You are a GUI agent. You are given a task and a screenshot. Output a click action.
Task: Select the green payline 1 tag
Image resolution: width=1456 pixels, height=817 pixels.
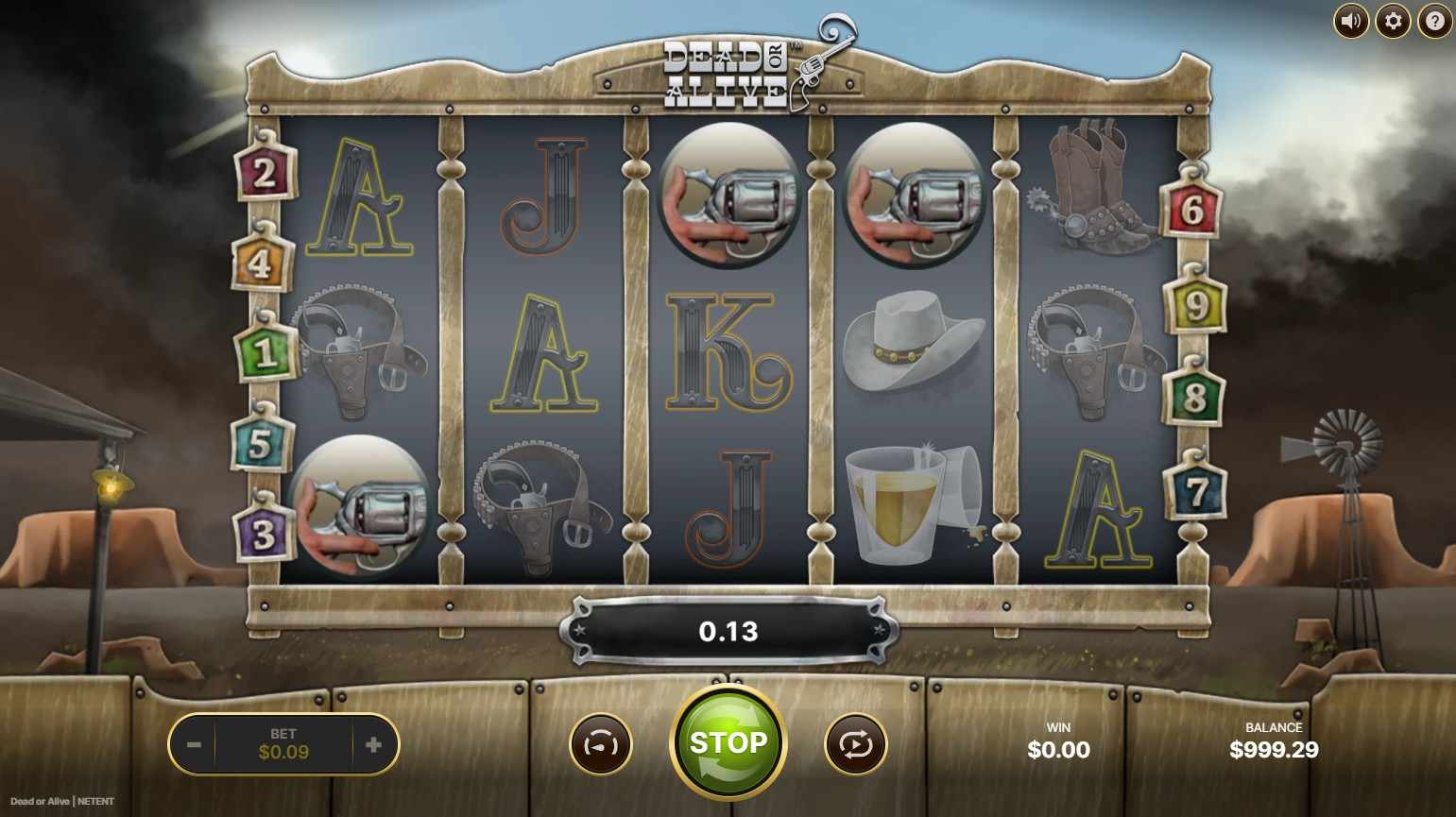(x=265, y=352)
